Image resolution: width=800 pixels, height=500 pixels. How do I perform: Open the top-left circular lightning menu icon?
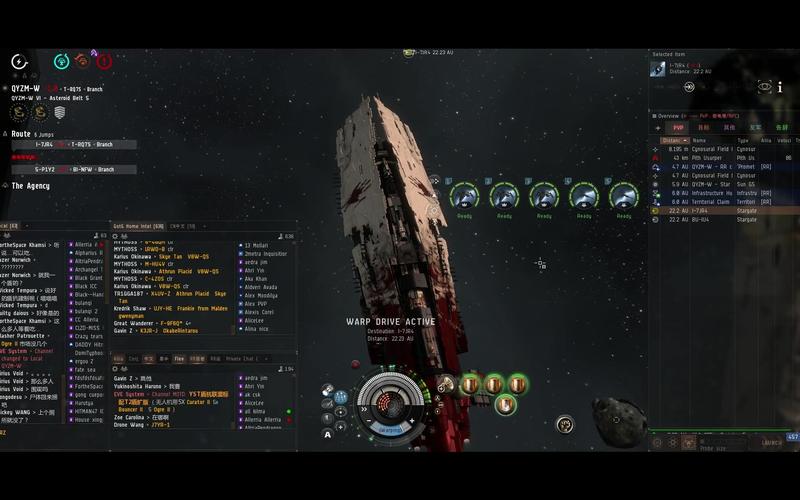coord(19,62)
